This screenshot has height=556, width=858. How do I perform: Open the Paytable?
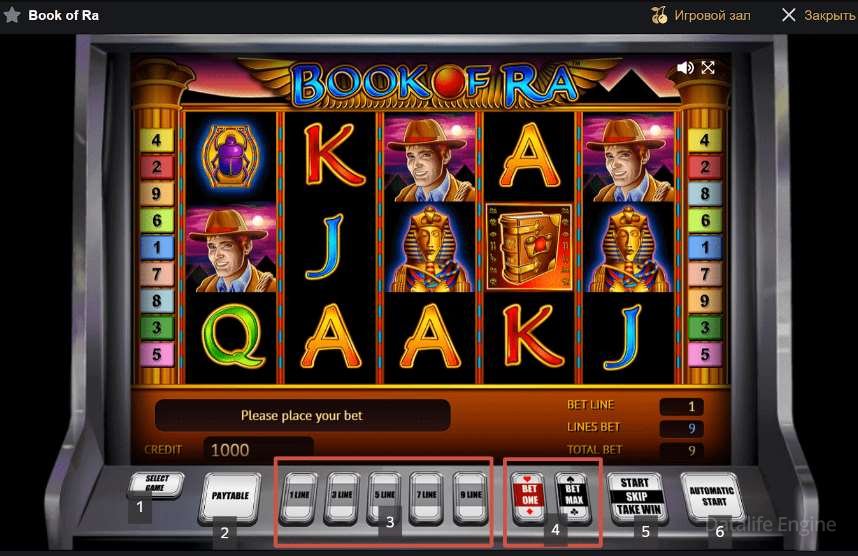click(x=231, y=495)
